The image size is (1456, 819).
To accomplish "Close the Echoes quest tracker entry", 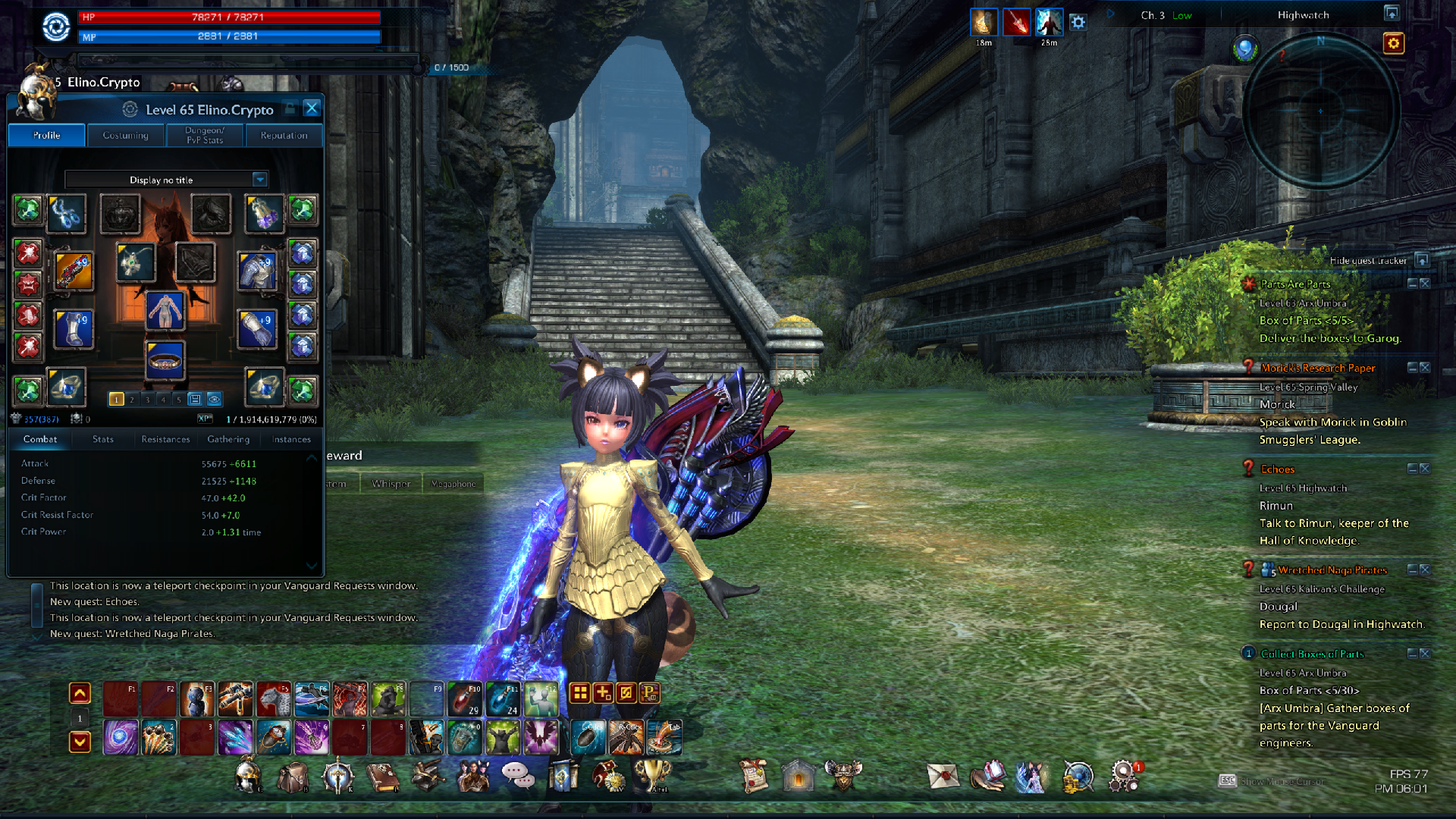I will coord(1425,469).
